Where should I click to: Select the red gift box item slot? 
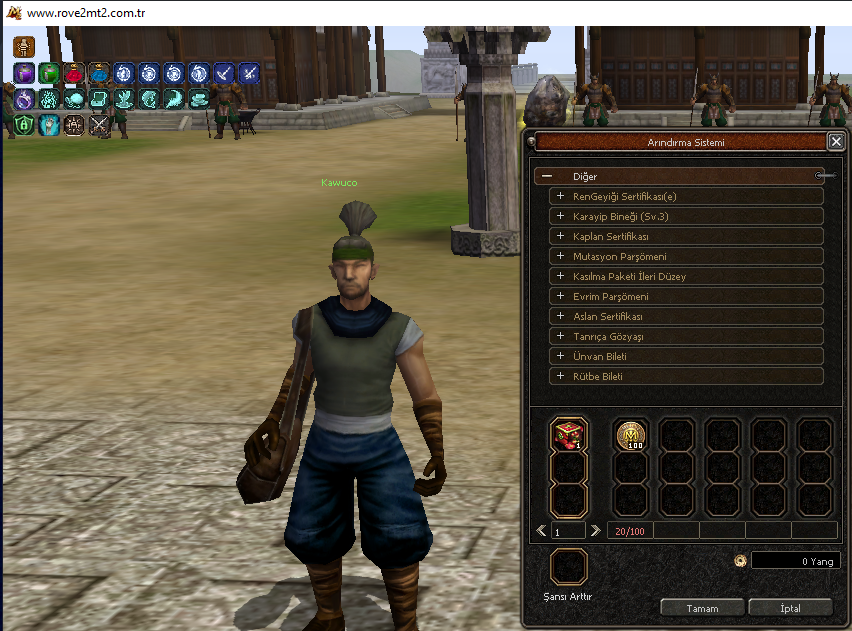point(569,435)
